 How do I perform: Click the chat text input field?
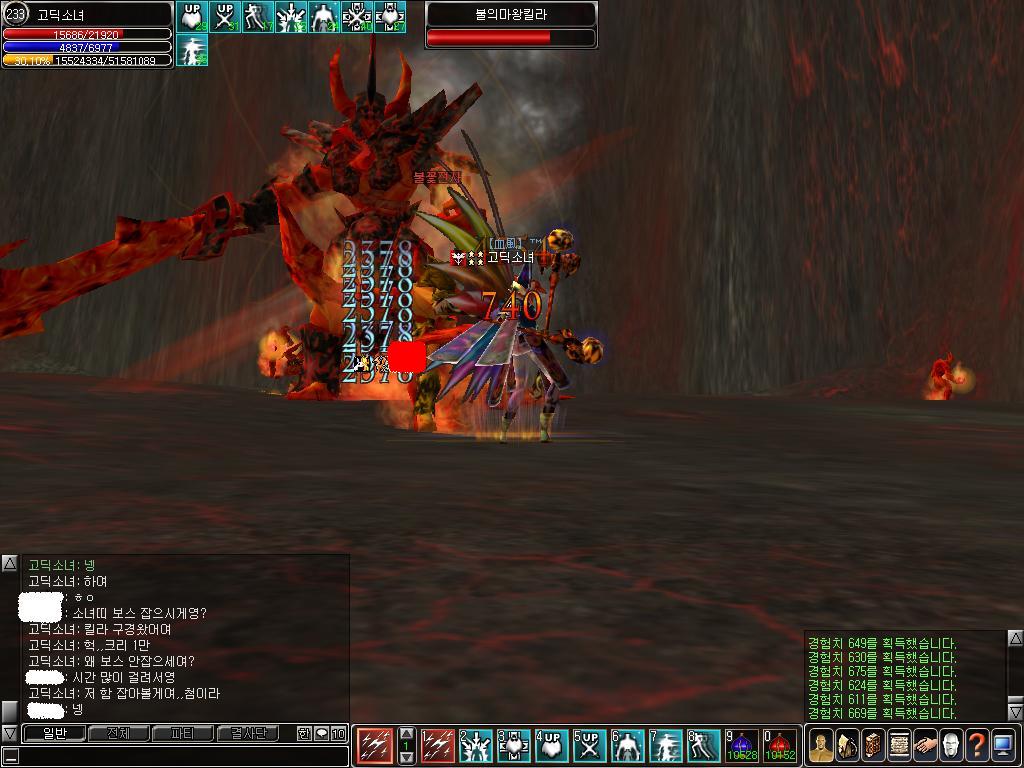click(x=180, y=756)
